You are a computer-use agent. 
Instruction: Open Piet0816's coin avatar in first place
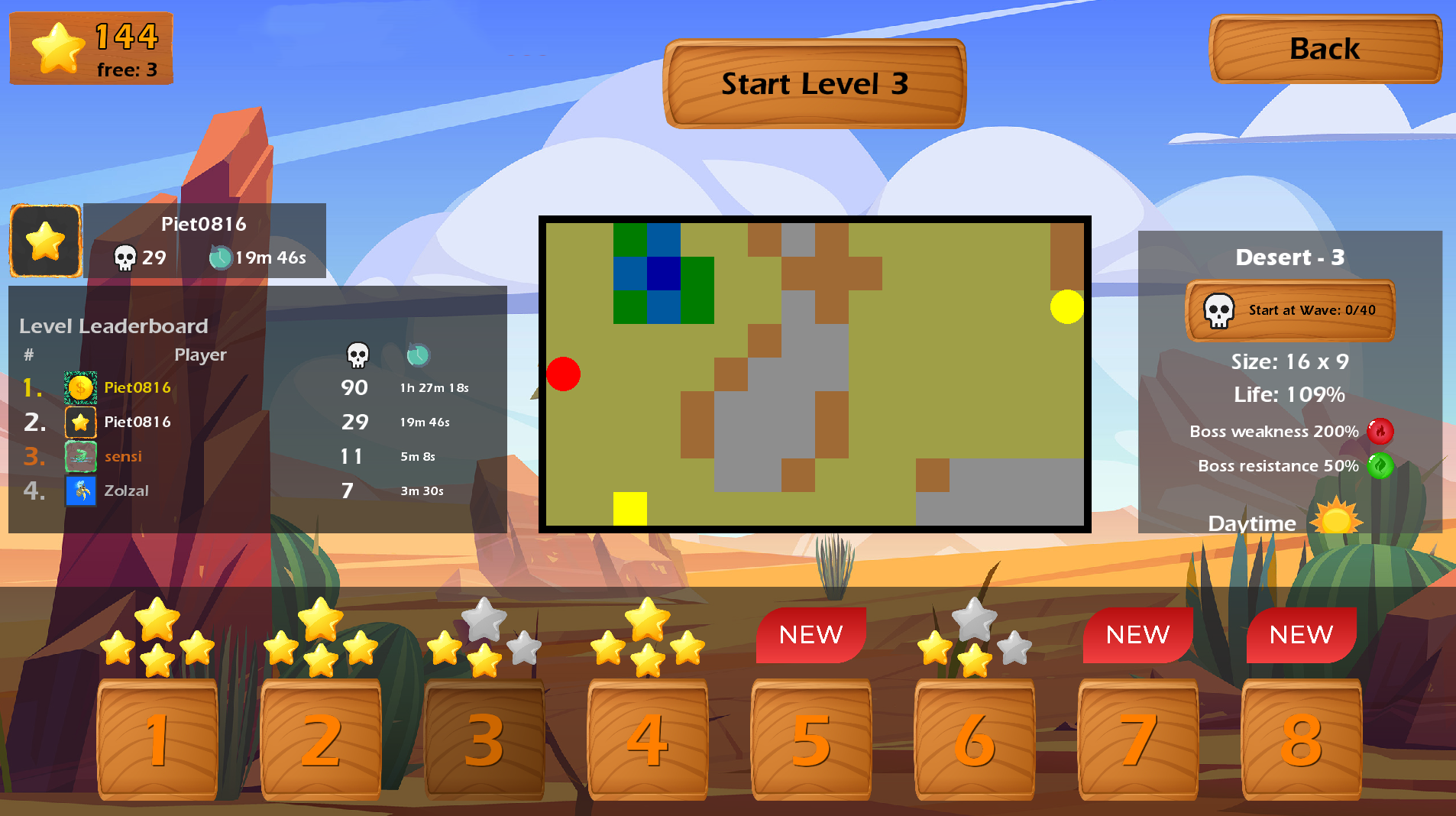(79, 387)
